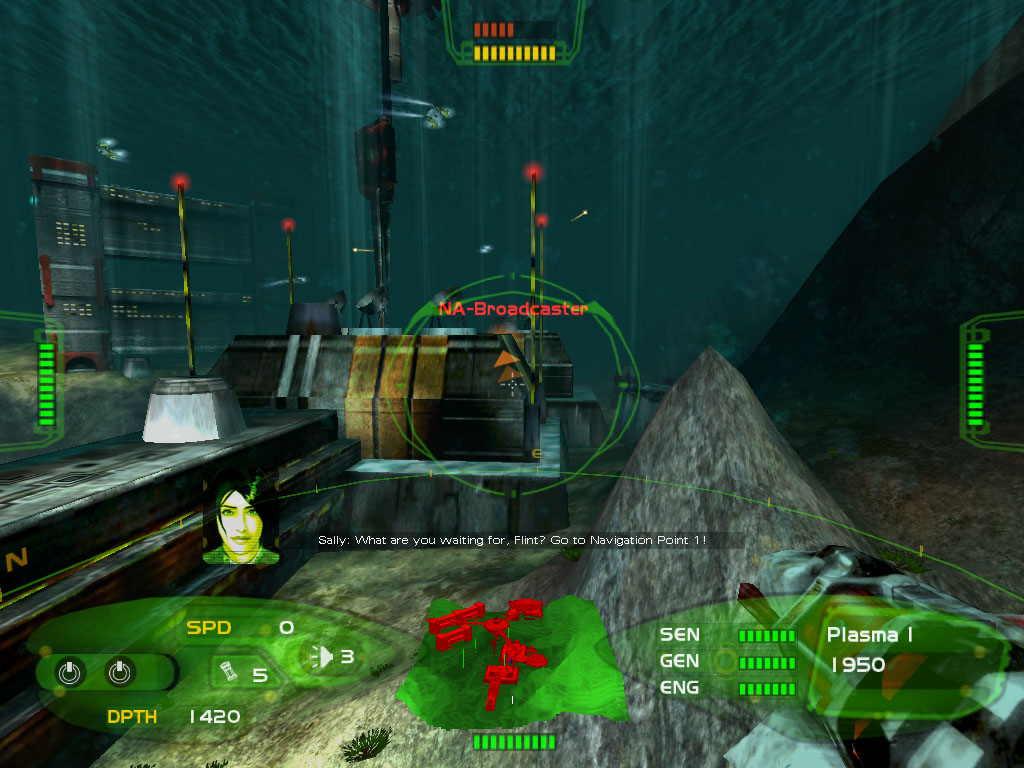Select the Plasma 1 weapon display
Image resolution: width=1024 pixels, height=768 pixels.
click(x=869, y=634)
